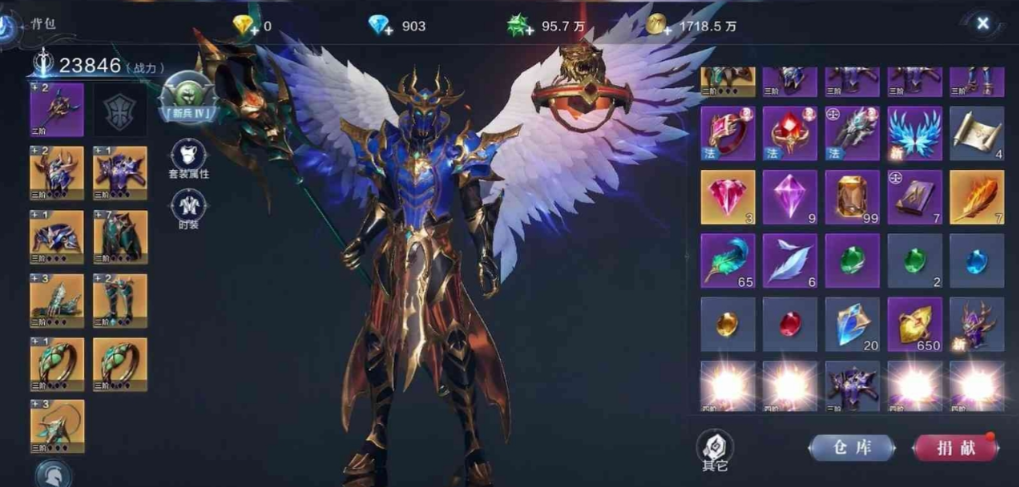
Task: Select the 新兵 IV rank badge
Action: (x=189, y=97)
